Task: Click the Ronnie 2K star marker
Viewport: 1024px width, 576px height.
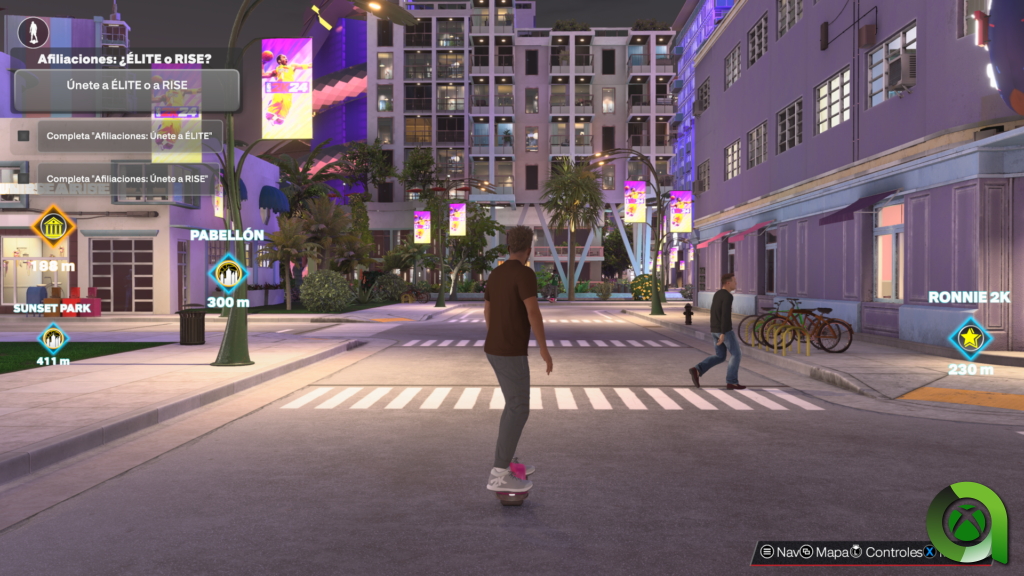Action: pyautogui.click(x=970, y=338)
